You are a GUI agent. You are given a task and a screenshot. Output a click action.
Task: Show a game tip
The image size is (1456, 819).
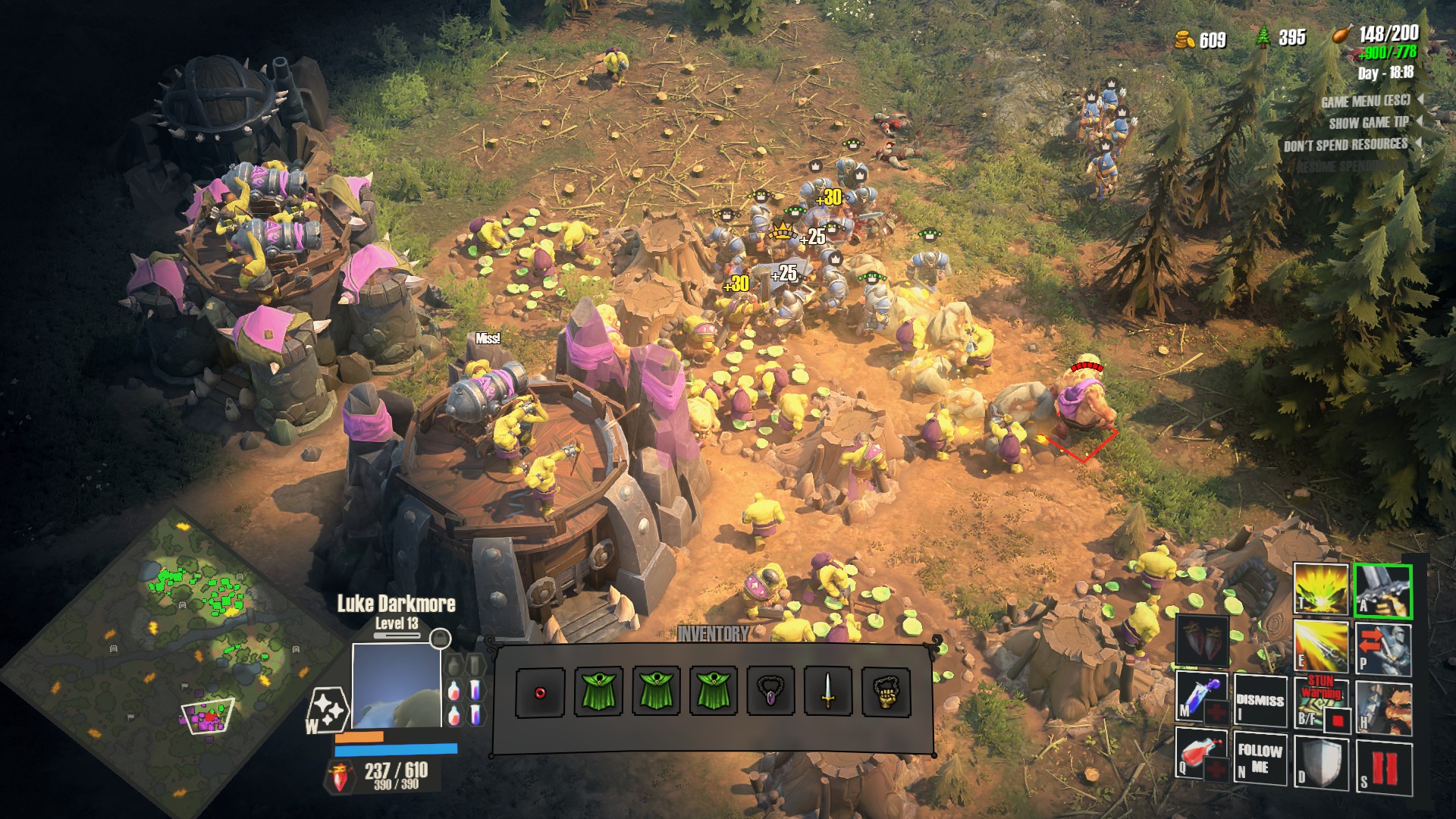[1368, 123]
